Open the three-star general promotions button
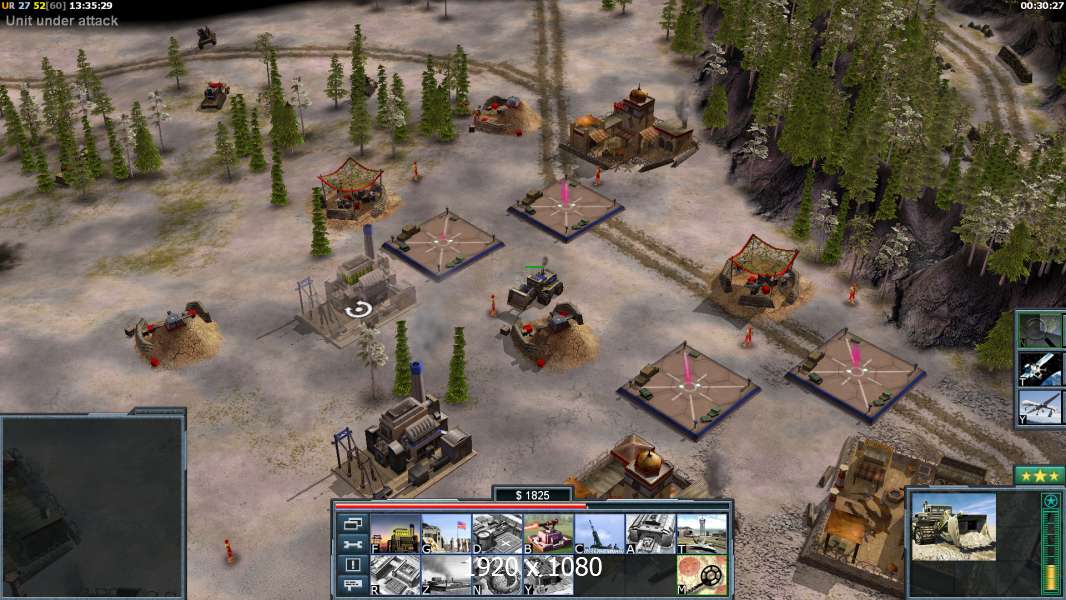Screen dimensions: 1066x600 (1039, 475)
